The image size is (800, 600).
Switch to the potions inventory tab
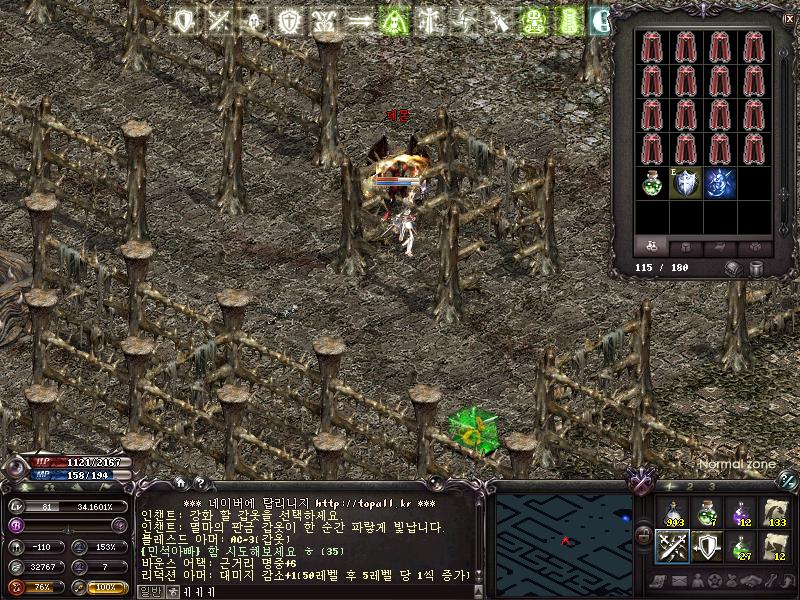pos(652,246)
